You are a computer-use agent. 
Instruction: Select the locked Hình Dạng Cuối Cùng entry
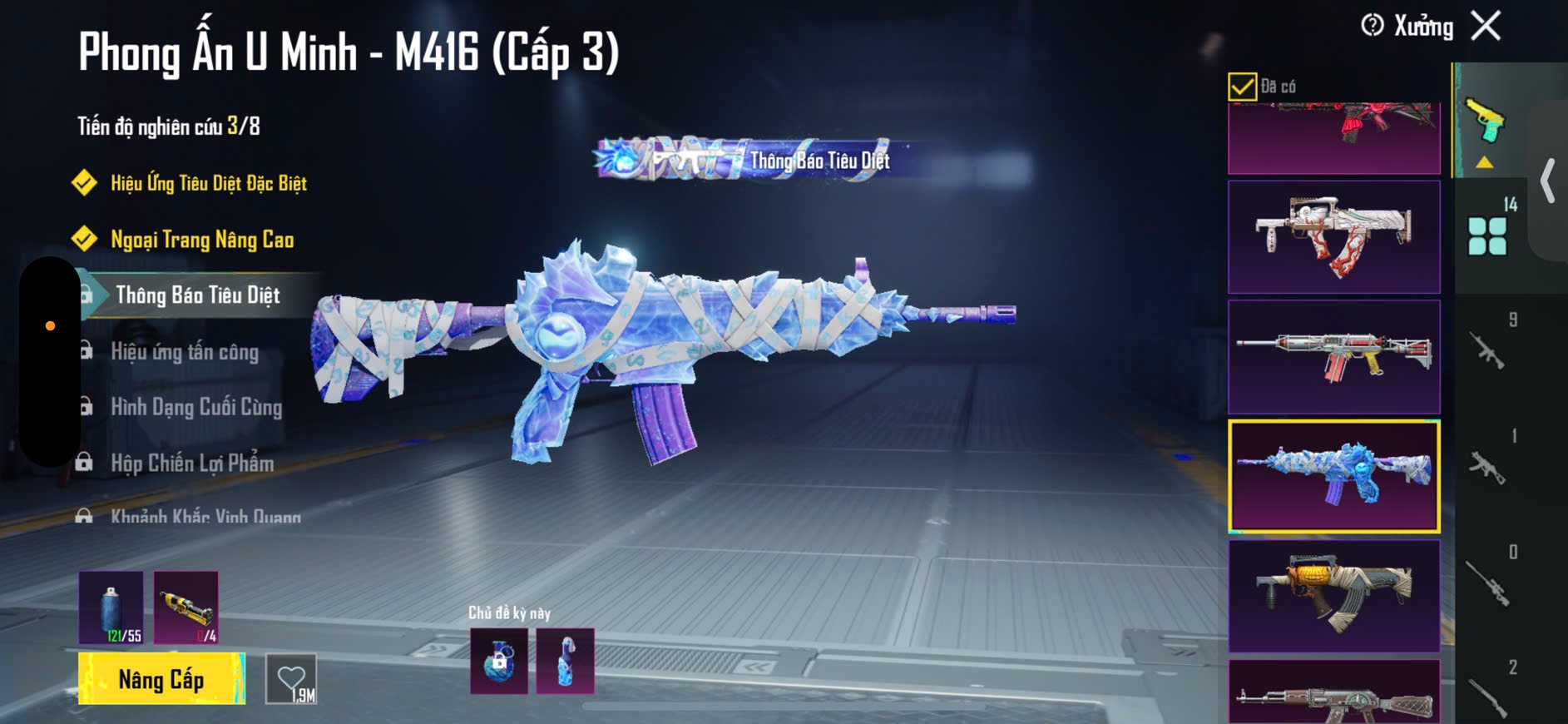point(196,408)
